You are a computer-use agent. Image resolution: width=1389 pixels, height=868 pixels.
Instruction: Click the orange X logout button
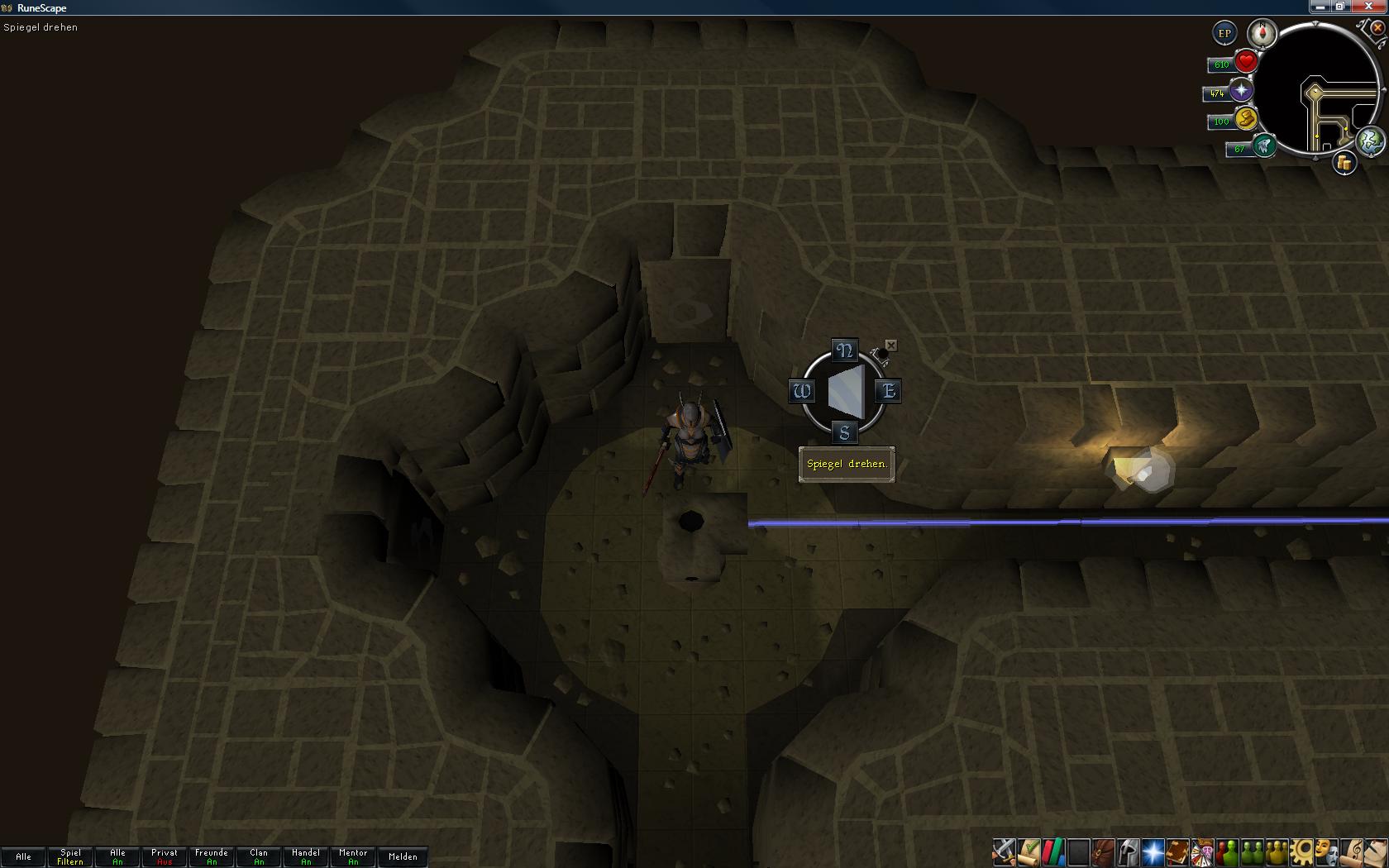point(1378,27)
